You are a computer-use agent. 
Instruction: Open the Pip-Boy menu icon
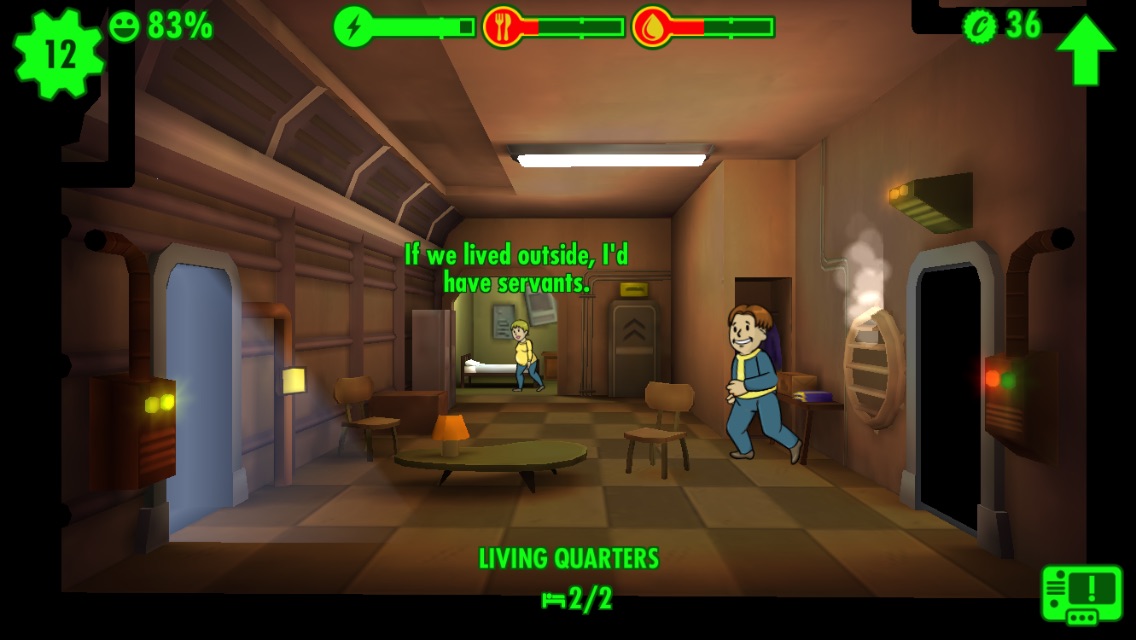click(x=1082, y=594)
